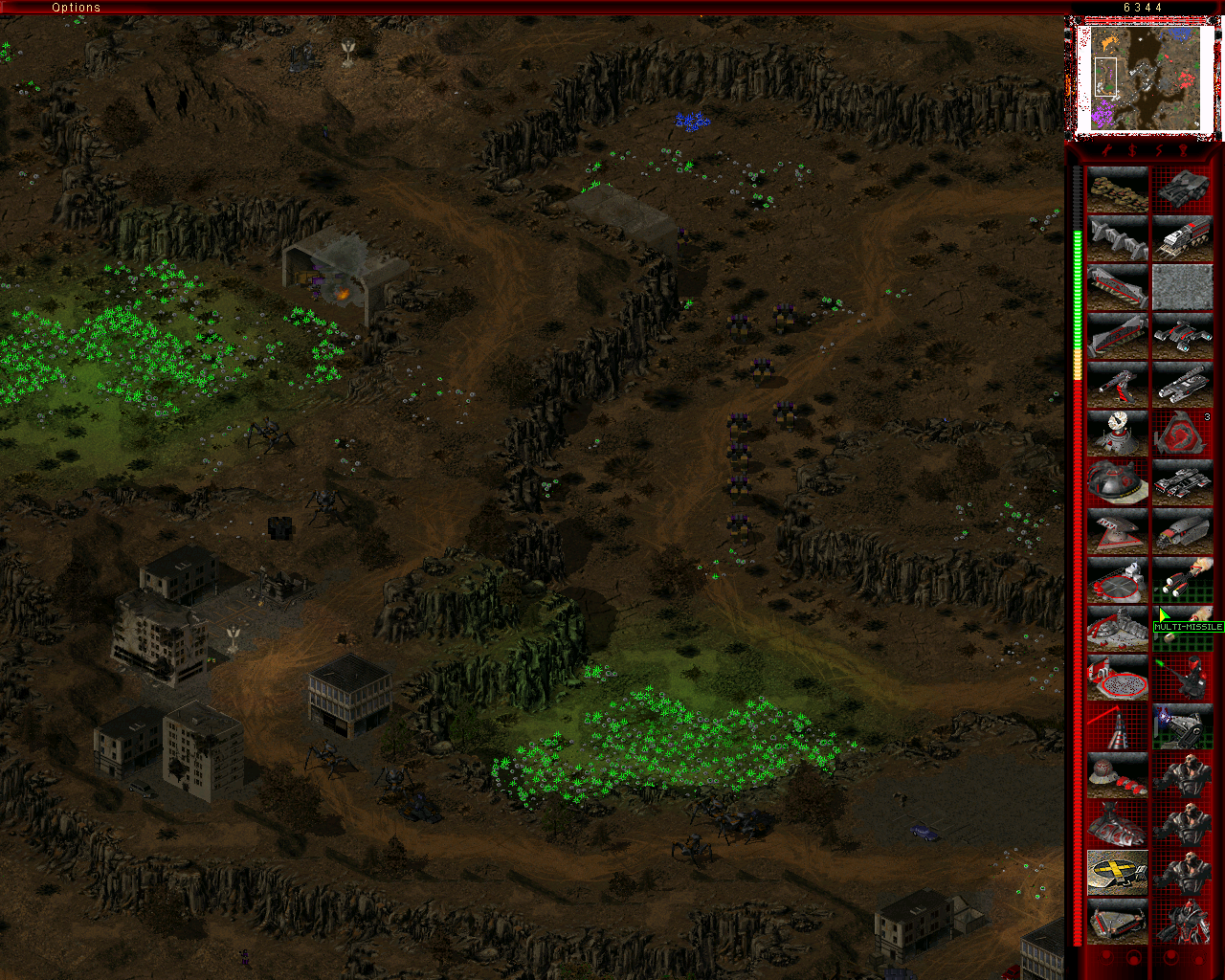The image size is (1225, 980).
Task: Select the radar dish structure icon
Action: pyautogui.click(x=1117, y=434)
